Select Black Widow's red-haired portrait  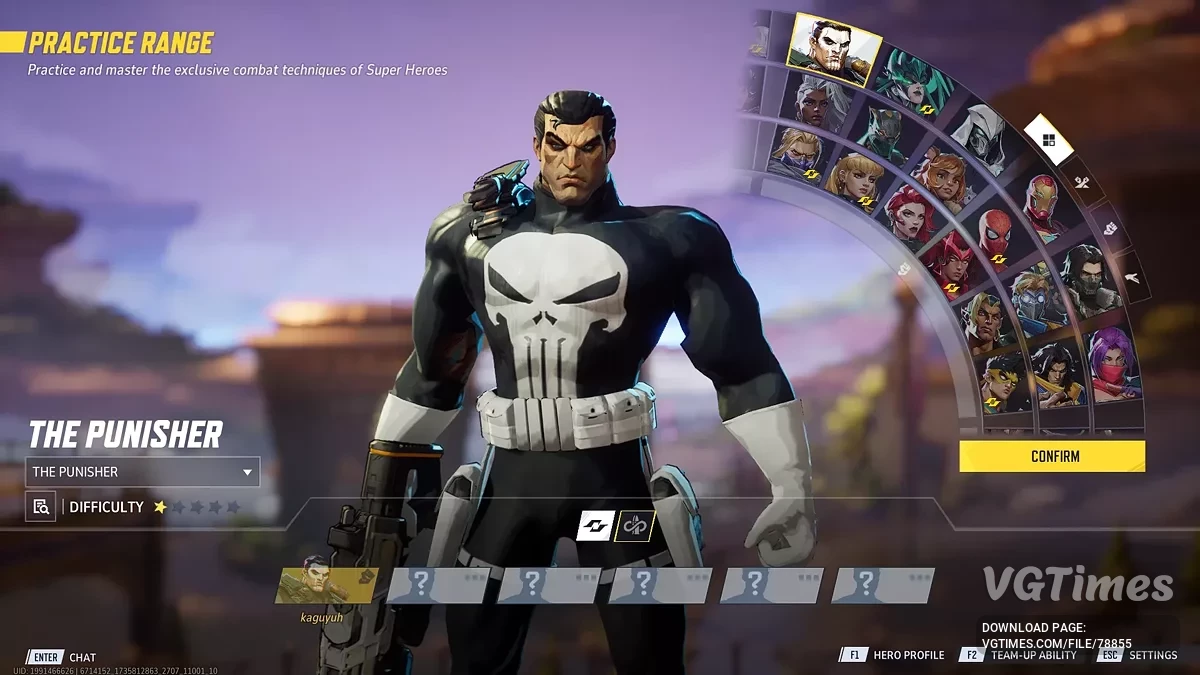(908, 215)
